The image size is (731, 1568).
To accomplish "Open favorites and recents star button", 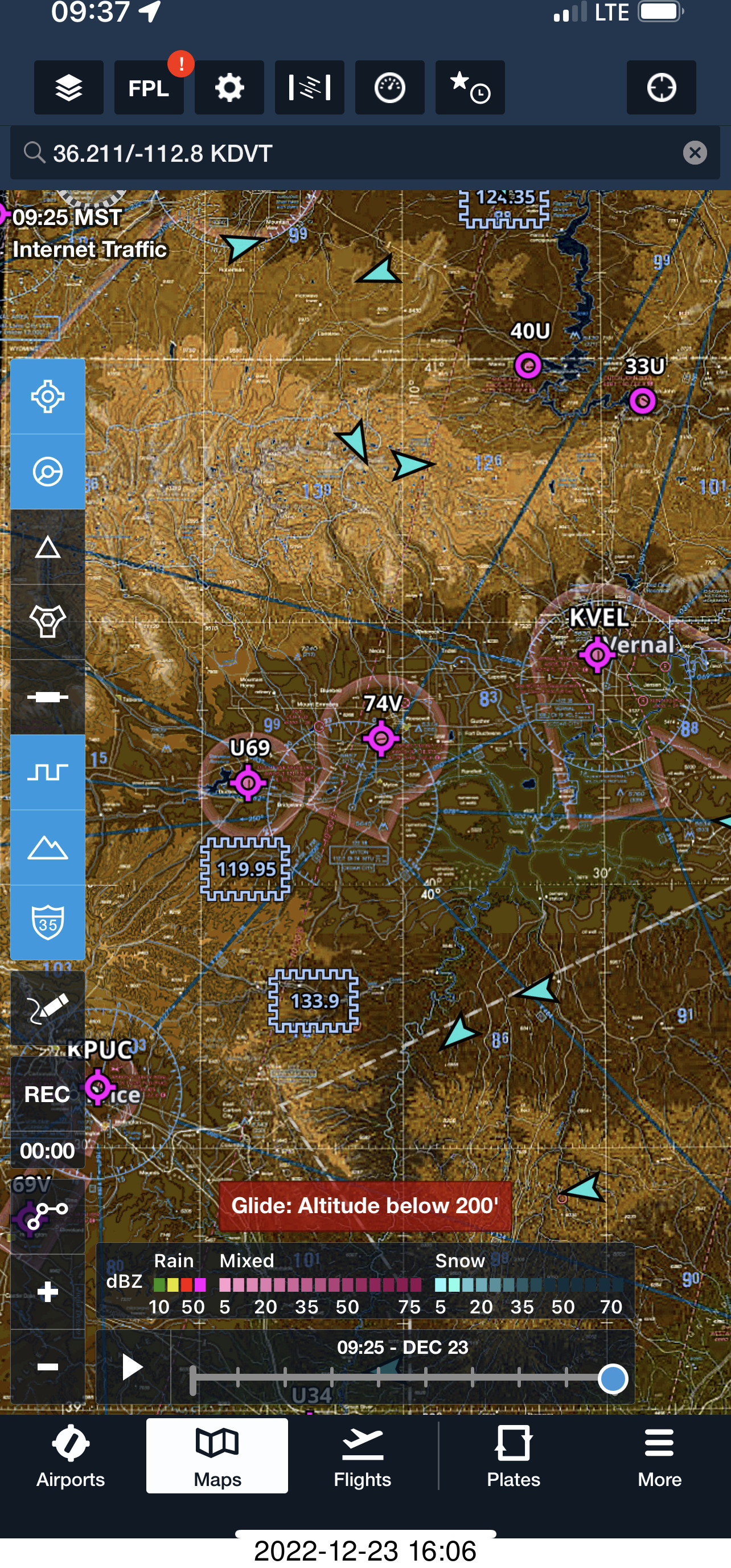I will click(470, 88).
